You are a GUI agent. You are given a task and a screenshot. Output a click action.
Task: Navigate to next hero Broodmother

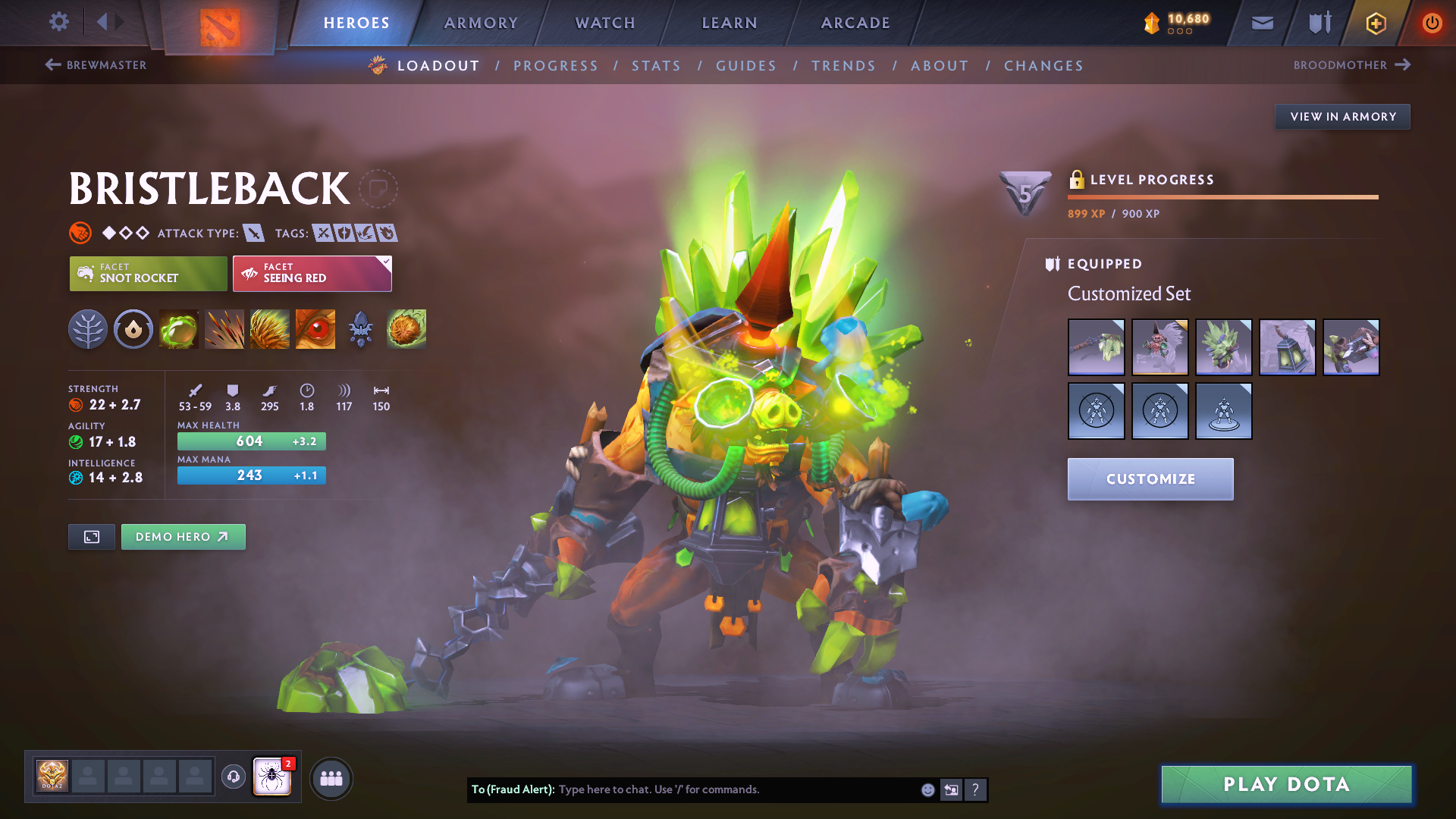(x=1351, y=65)
